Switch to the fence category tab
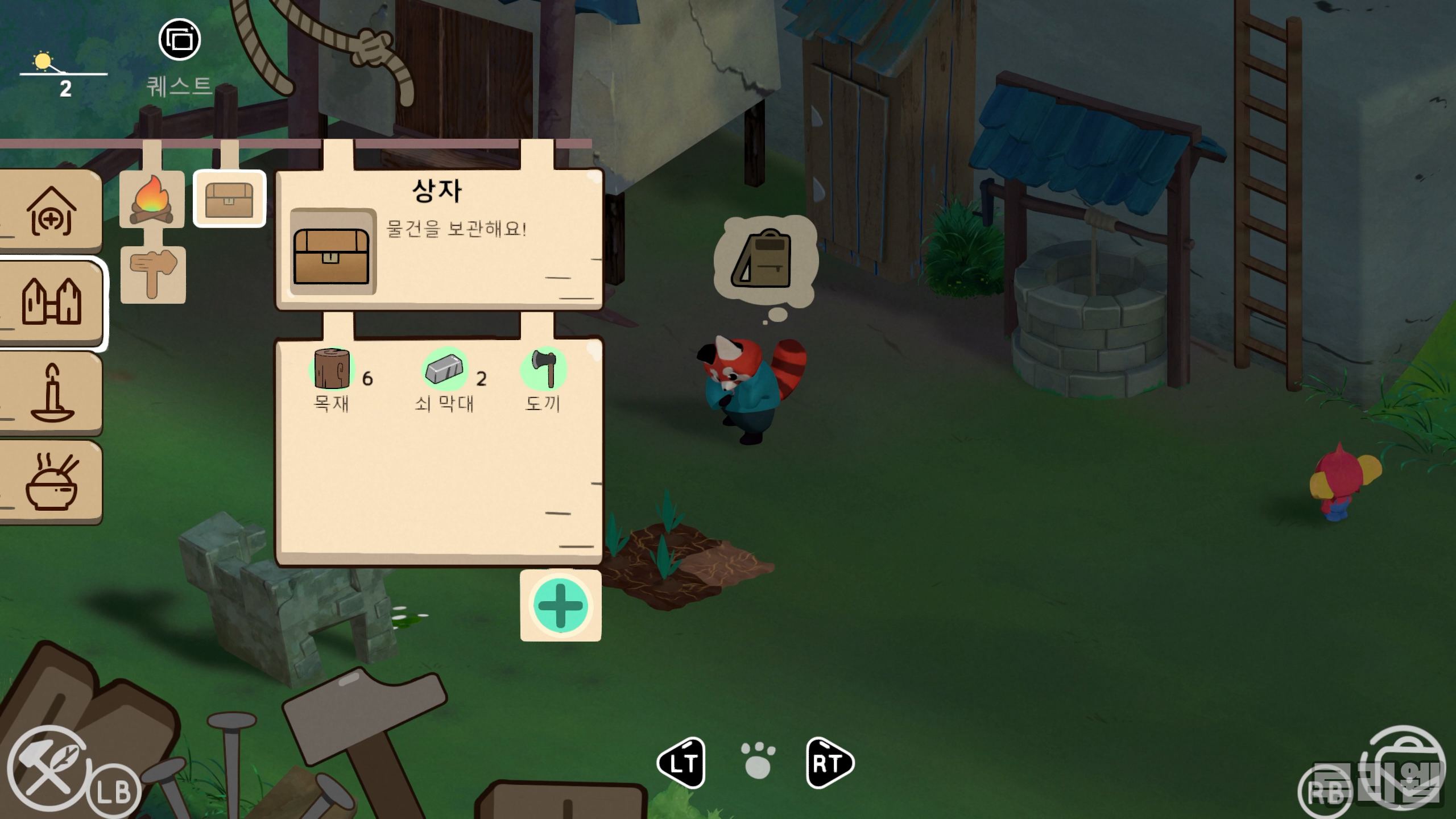The image size is (1456, 819). click(51, 301)
